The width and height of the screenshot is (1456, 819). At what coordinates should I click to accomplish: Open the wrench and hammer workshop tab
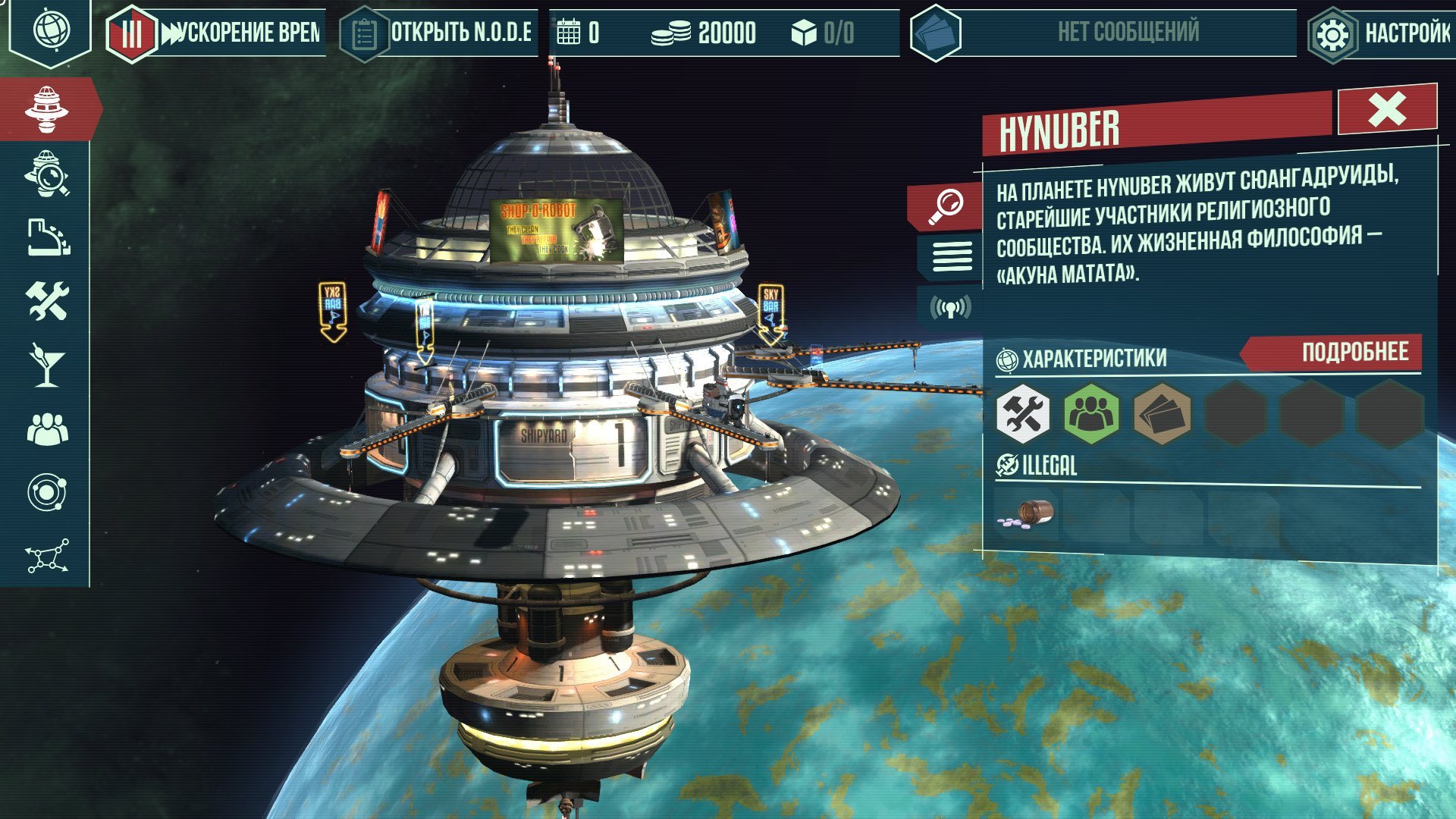[x=47, y=301]
